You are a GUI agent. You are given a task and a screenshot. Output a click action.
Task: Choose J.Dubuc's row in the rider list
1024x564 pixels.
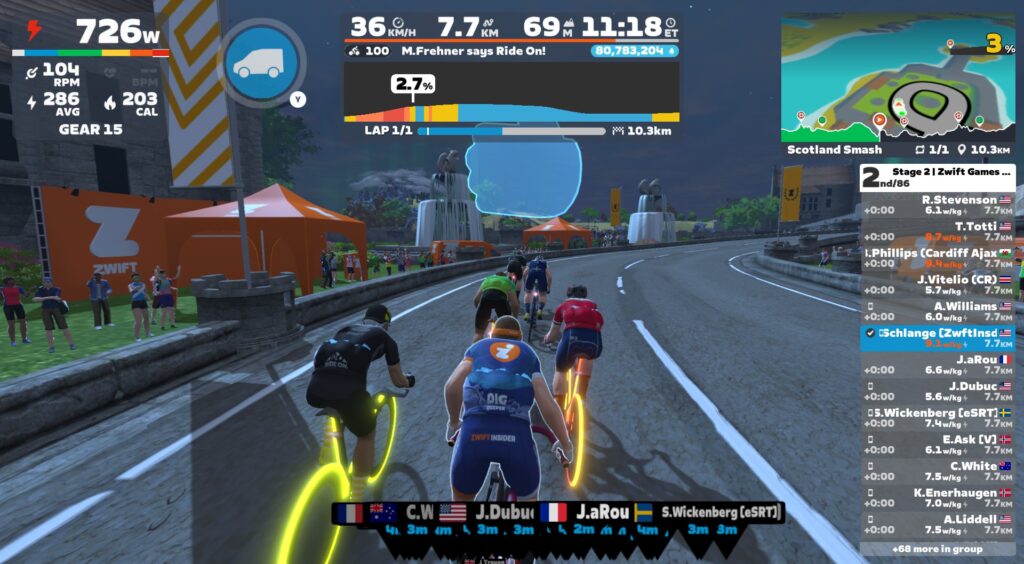click(938, 391)
